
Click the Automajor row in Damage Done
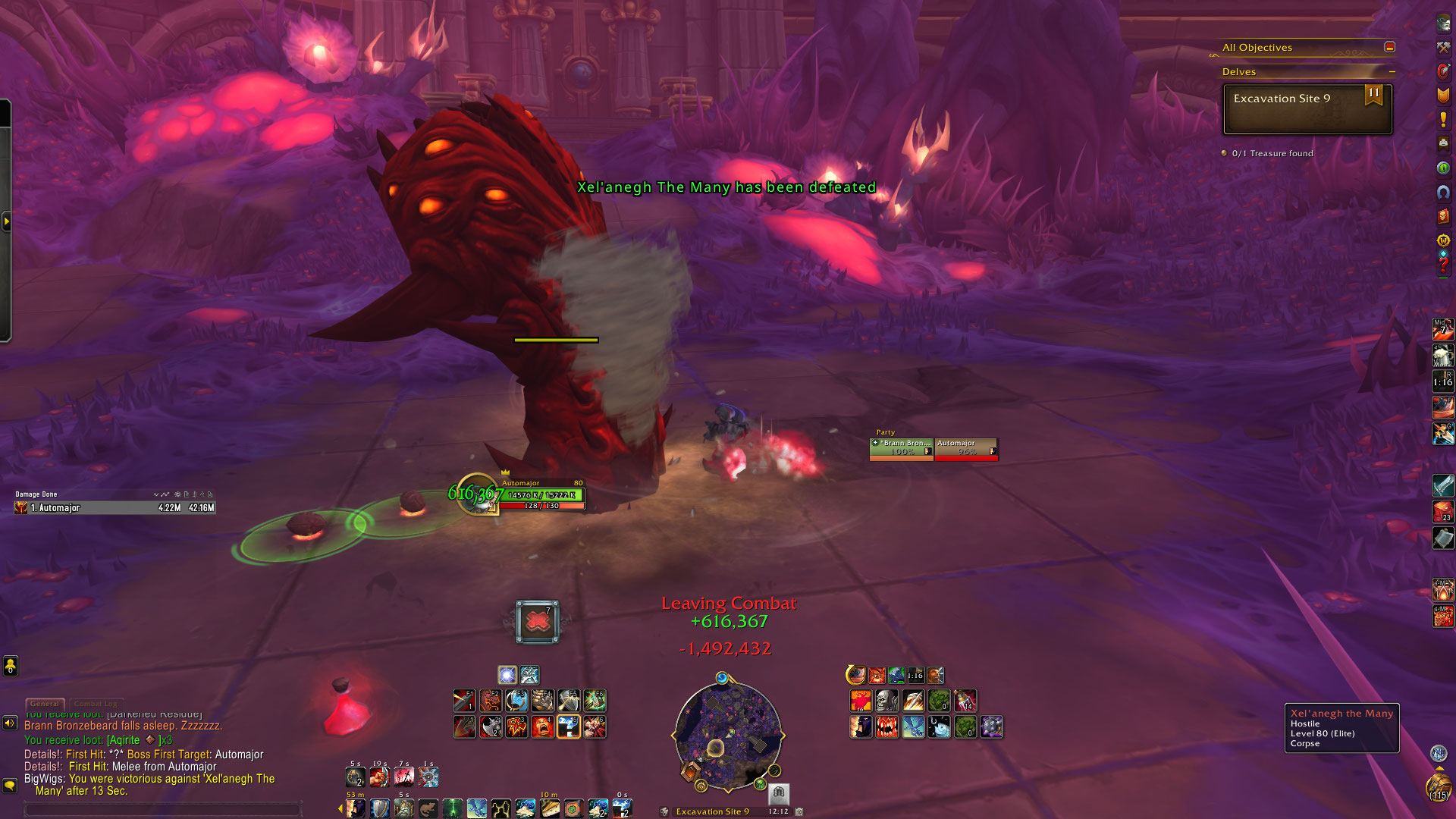115,508
